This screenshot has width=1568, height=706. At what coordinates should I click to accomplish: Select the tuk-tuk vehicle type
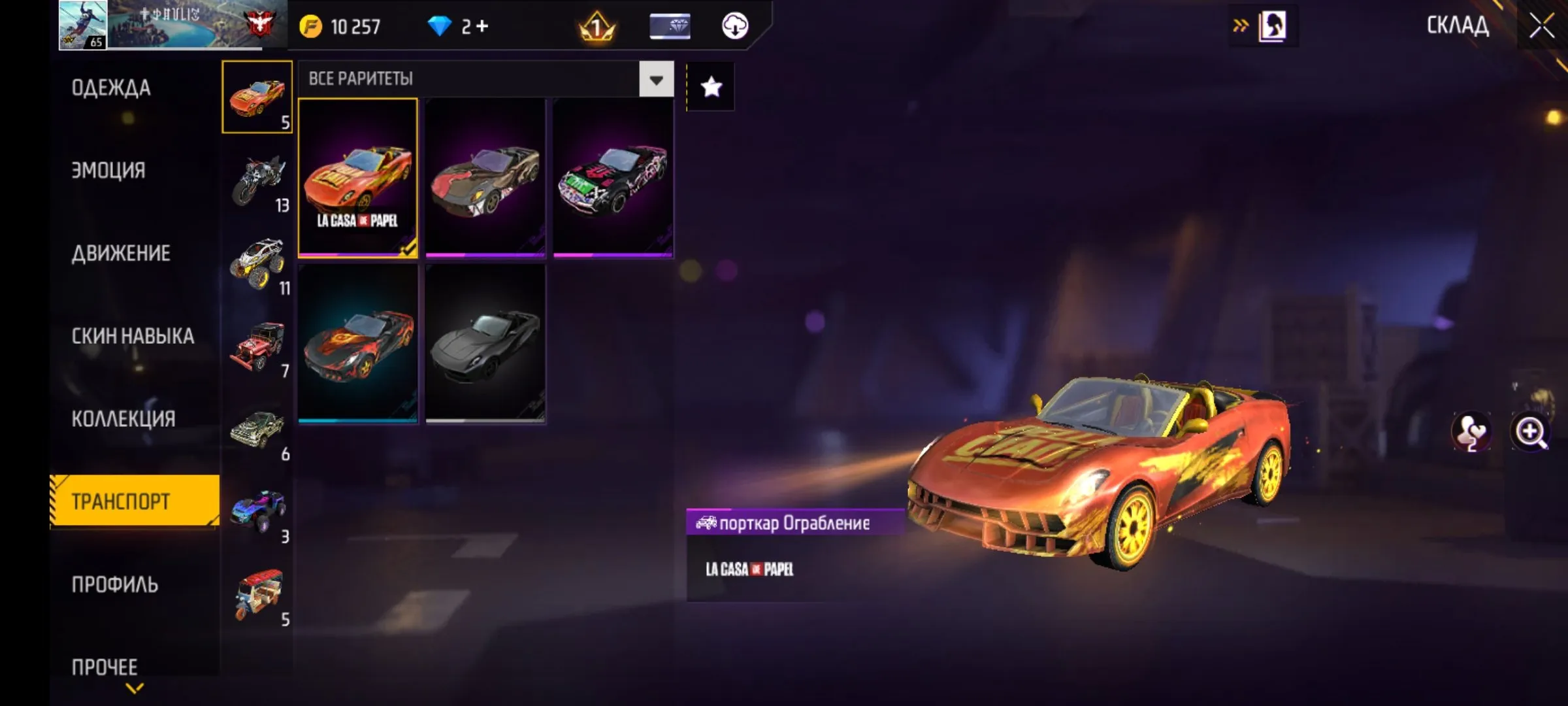[259, 594]
